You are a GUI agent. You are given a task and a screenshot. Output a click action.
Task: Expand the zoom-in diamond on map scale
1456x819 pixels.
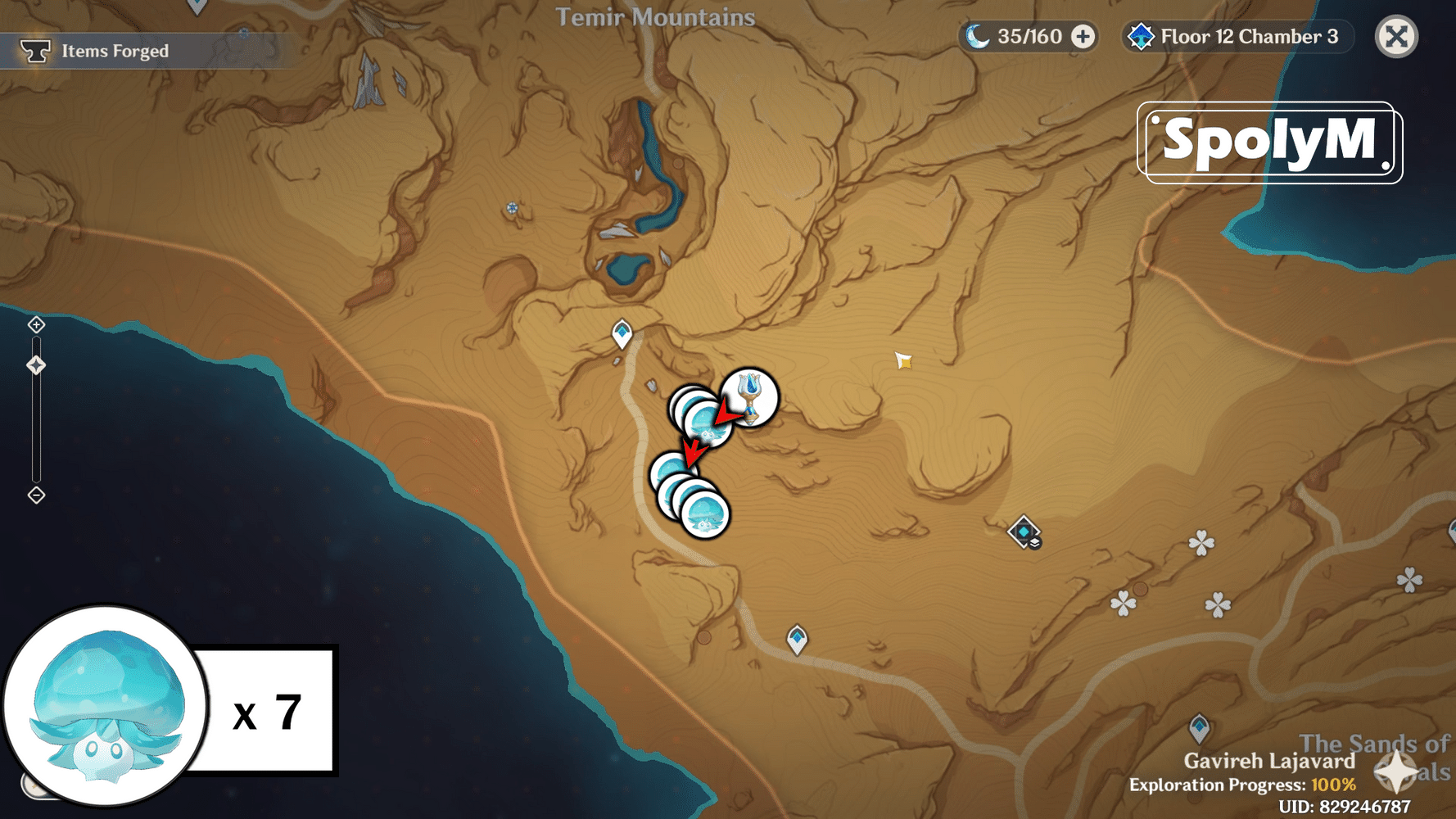click(35, 324)
